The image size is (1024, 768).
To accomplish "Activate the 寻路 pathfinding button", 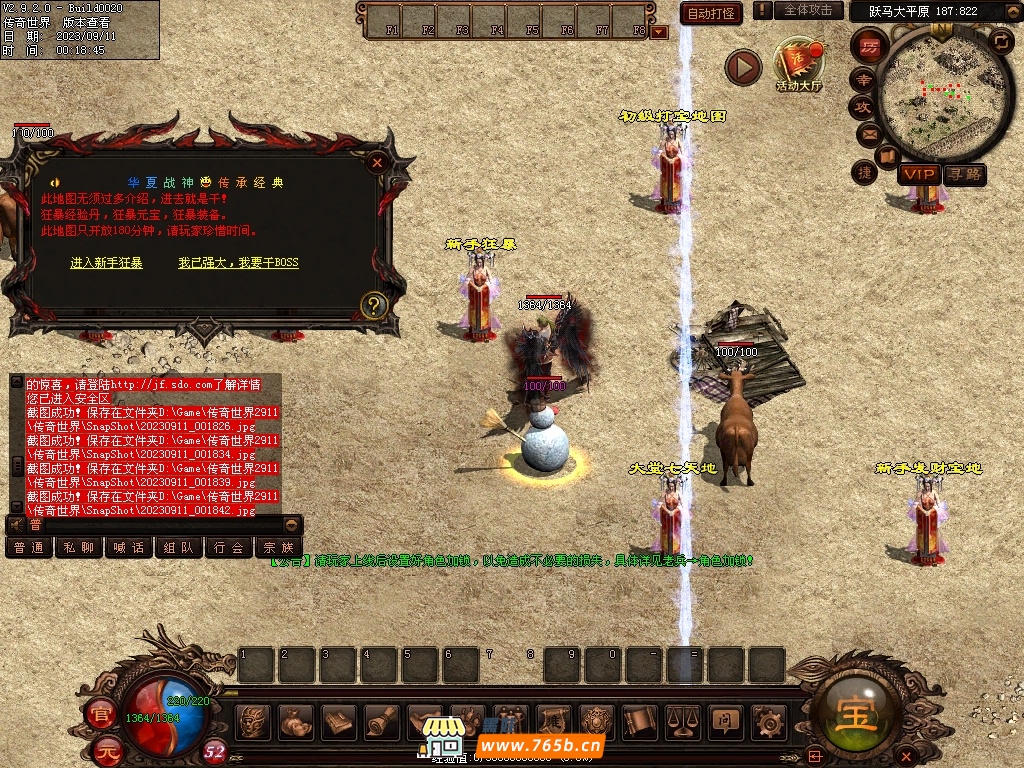I will coord(964,174).
